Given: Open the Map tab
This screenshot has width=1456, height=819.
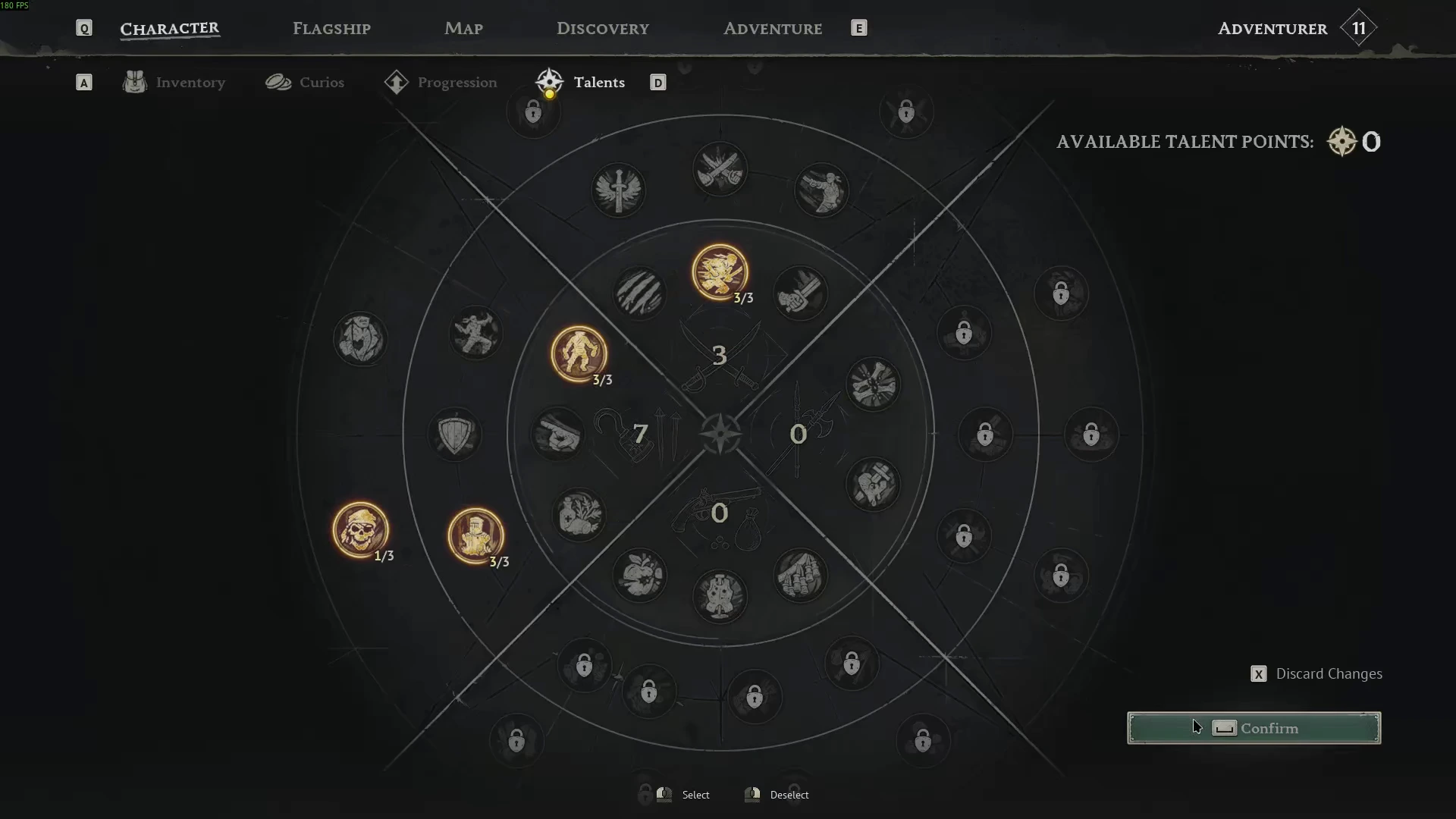Looking at the screenshot, I should (x=463, y=29).
